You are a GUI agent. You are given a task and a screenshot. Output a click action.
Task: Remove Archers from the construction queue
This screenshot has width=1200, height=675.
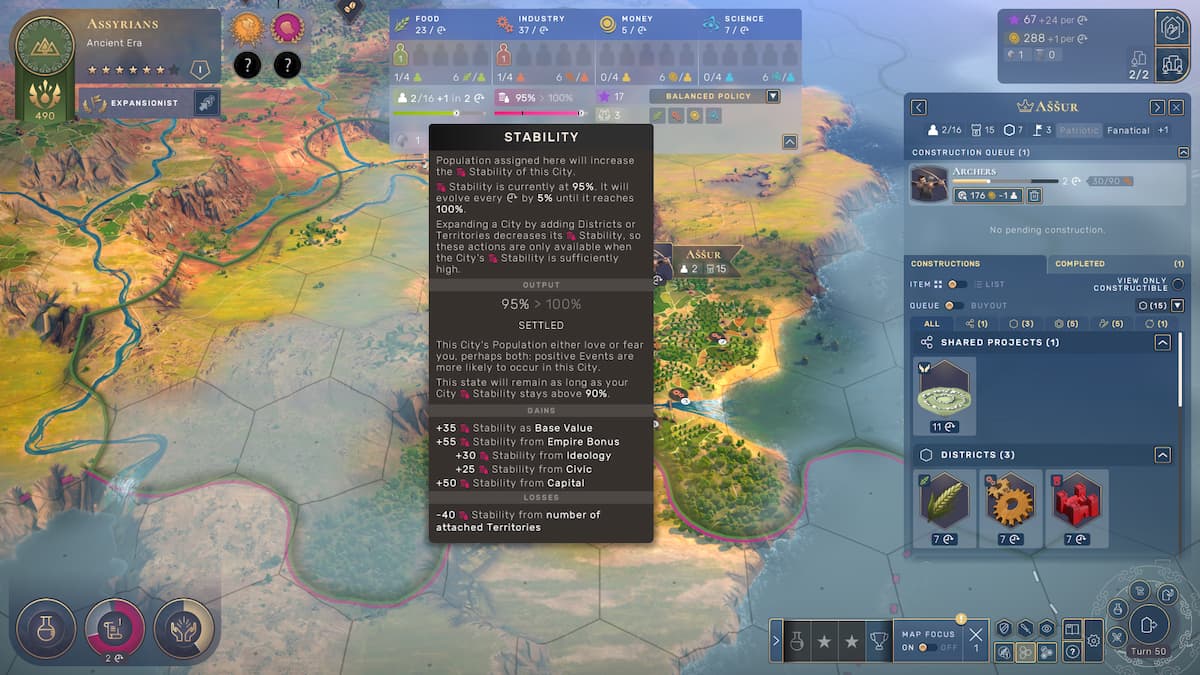[1035, 196]
